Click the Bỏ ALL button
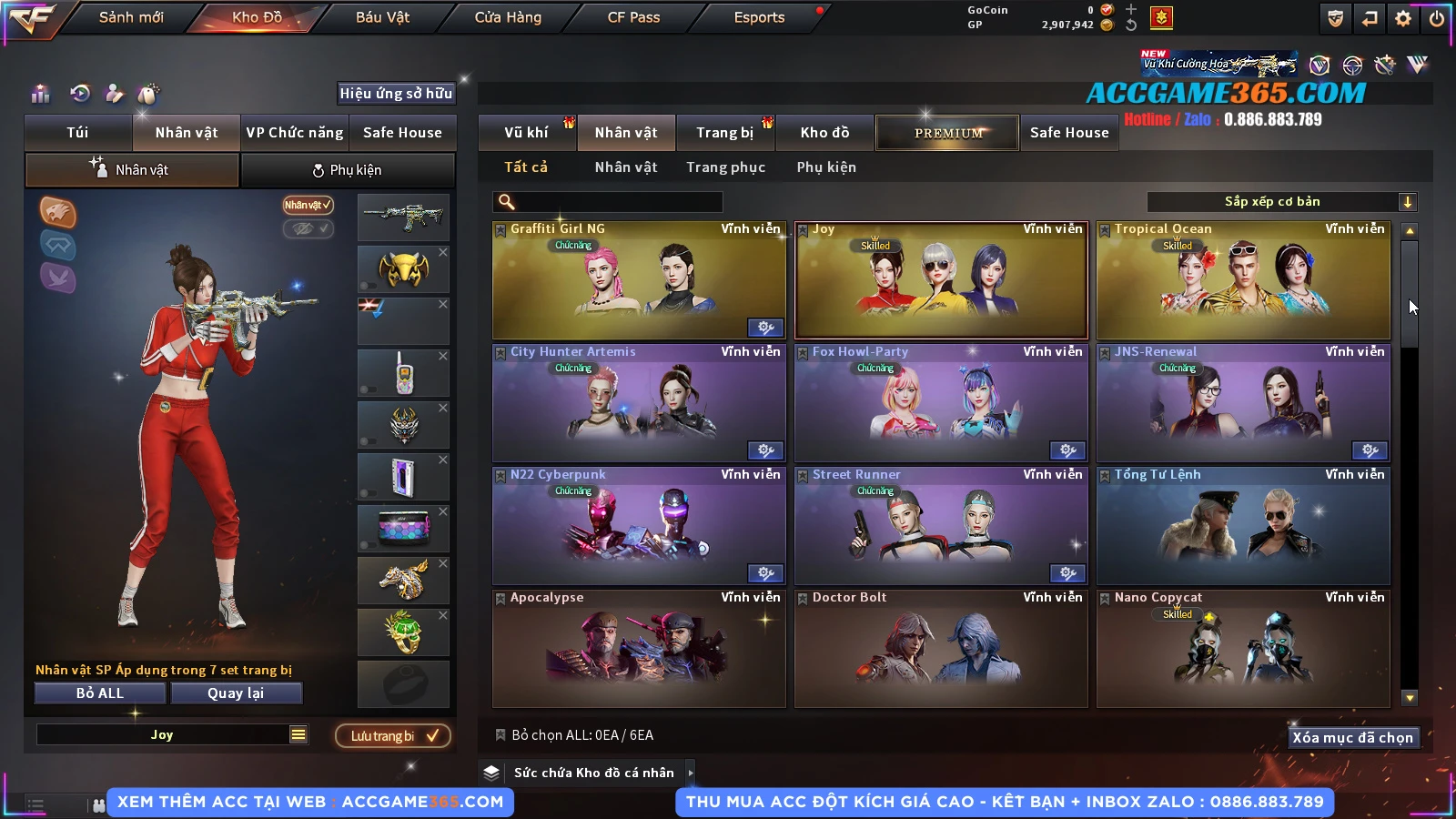The width and height of the screenshot is (1456, 819). (100, 693)
